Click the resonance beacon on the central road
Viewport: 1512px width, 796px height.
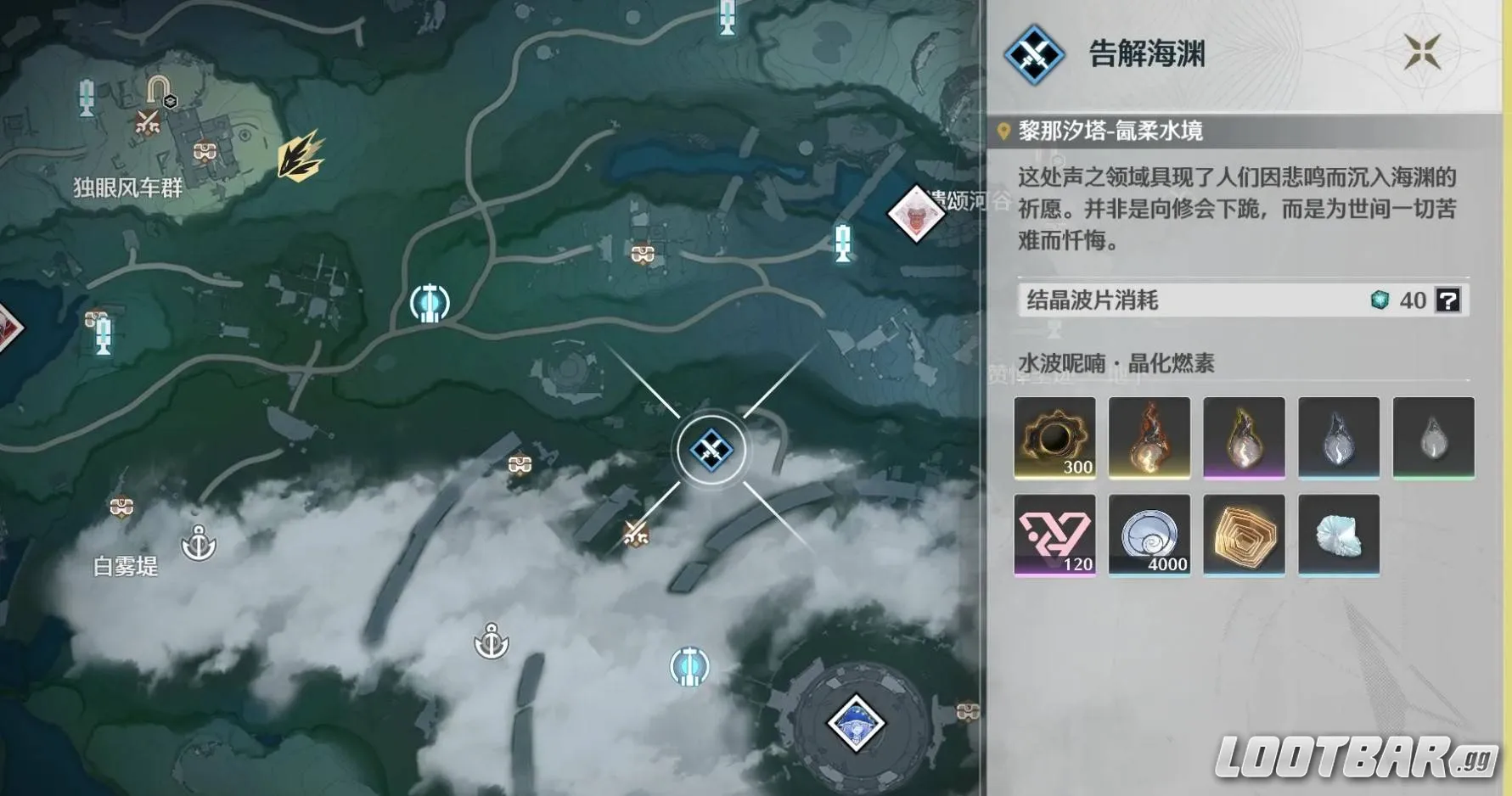pos(430,302)
